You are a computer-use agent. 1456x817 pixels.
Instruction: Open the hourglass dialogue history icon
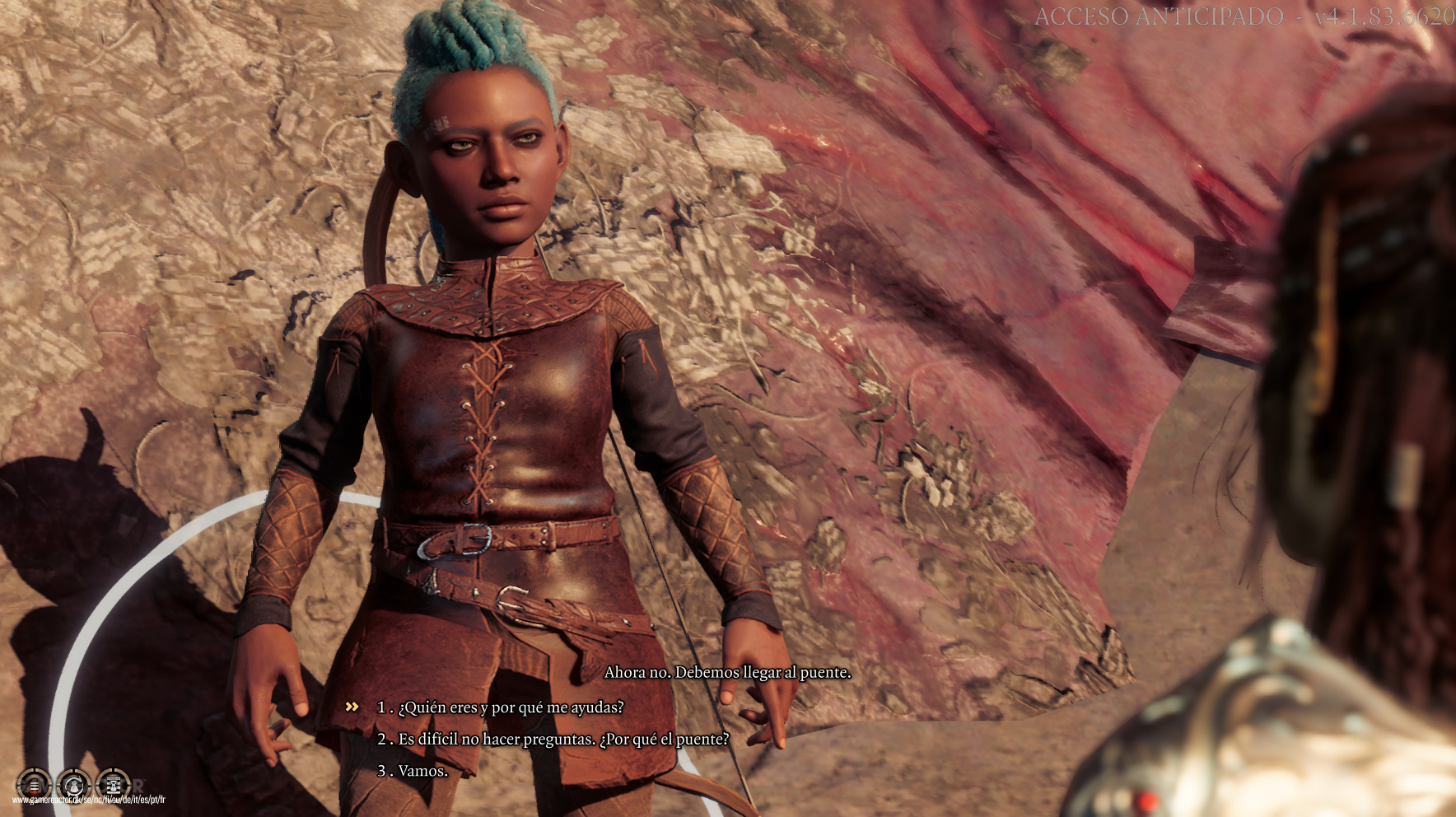point(113,785)
